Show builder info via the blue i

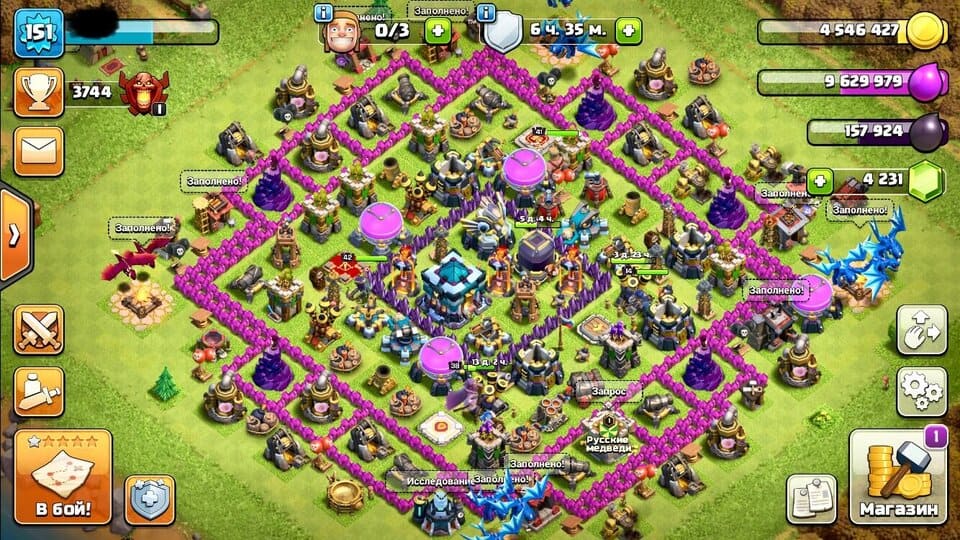tap(324, 12)
